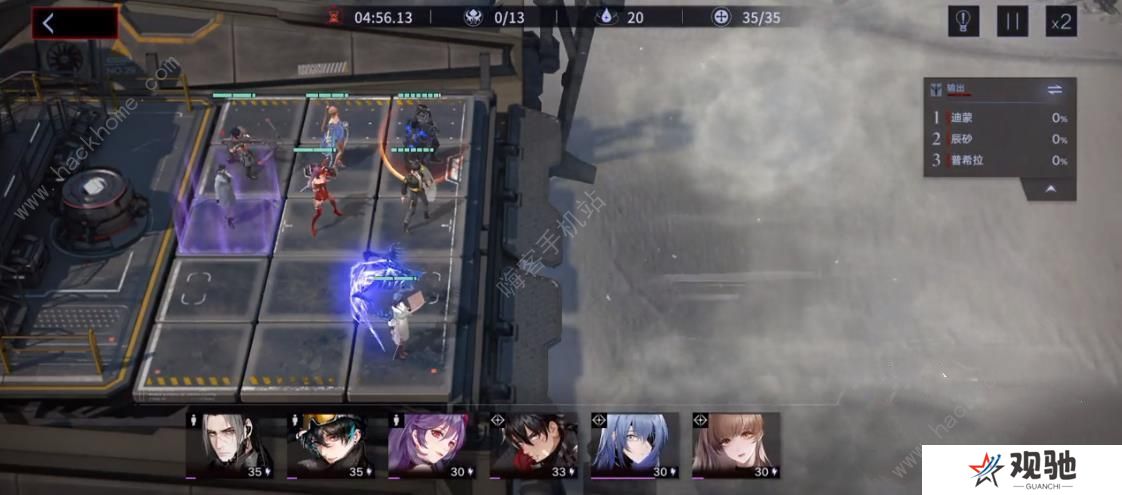Select the grey-haired man's card
This screenshot has width=1122, height=495.
(230, 445)
